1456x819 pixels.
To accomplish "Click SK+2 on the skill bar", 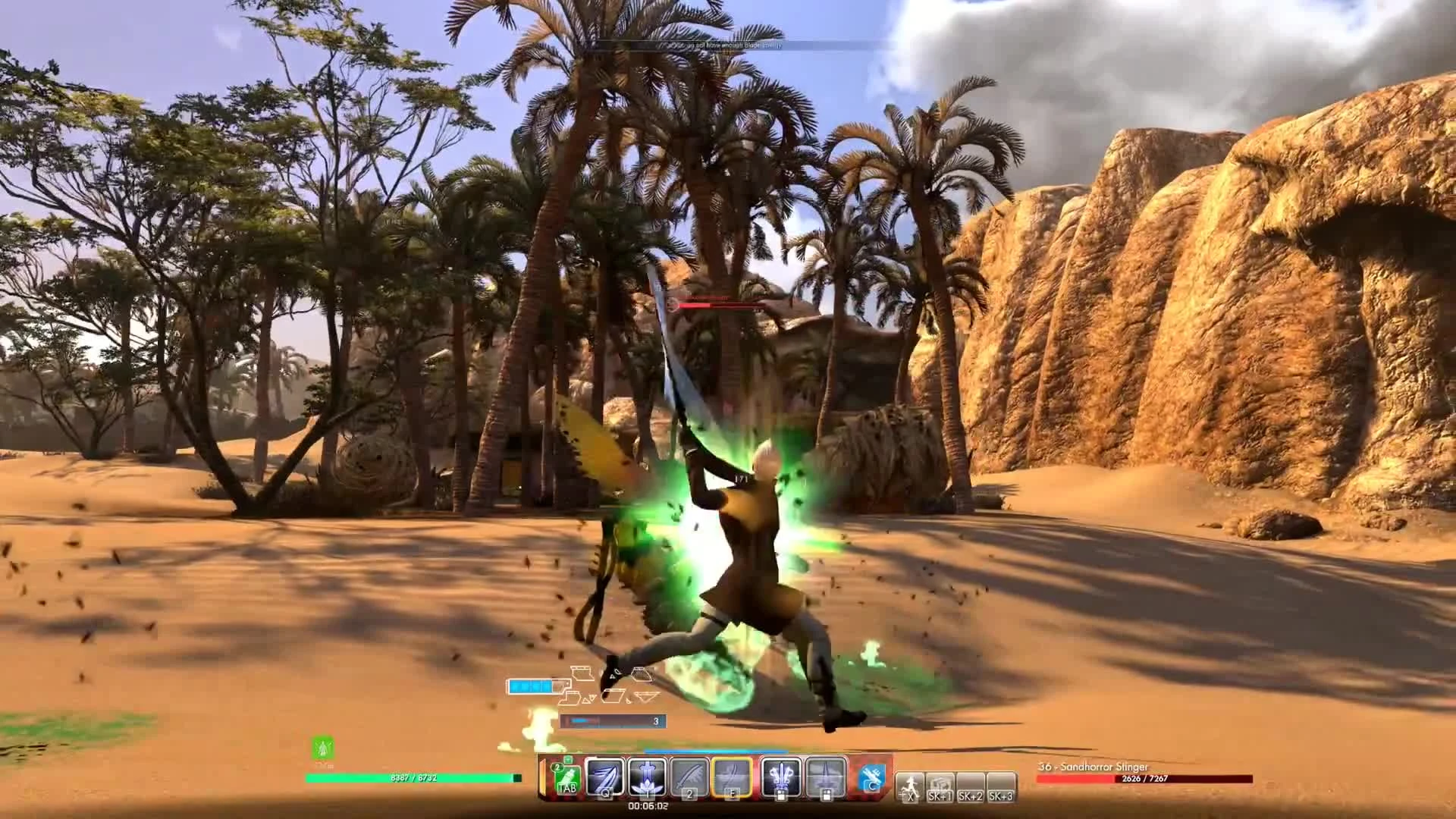I will 971,795.
